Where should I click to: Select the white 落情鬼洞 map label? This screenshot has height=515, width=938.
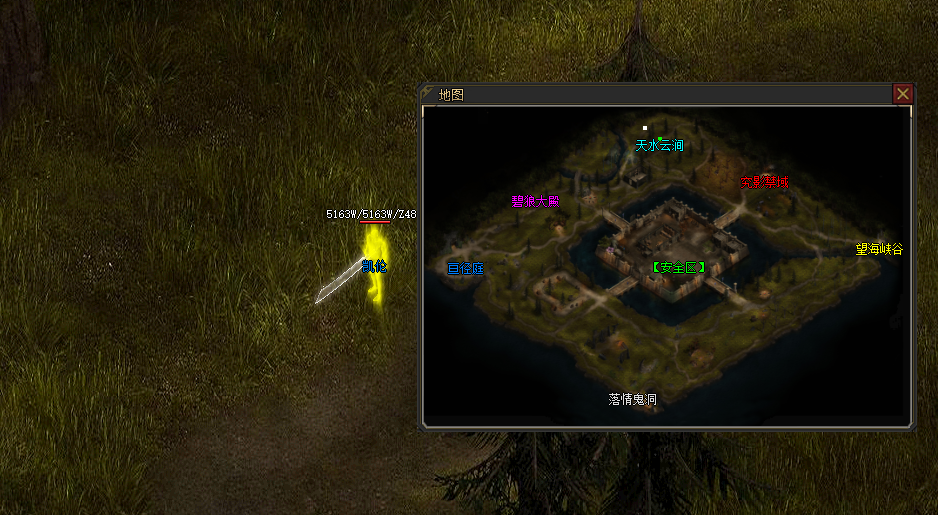[633, 399]
